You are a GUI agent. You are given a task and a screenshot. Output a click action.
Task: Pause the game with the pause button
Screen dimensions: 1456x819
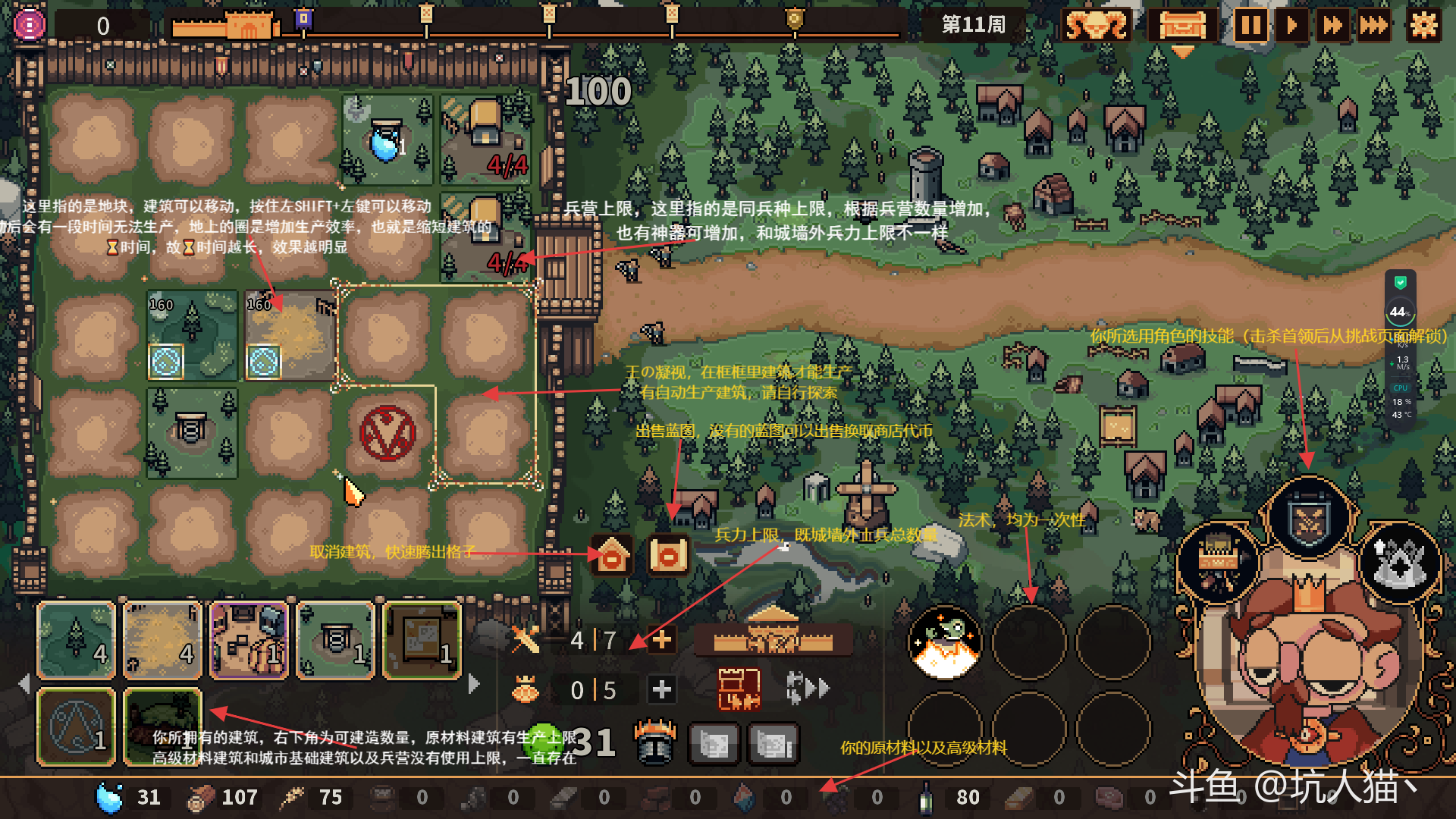(x=1250, y=26)
